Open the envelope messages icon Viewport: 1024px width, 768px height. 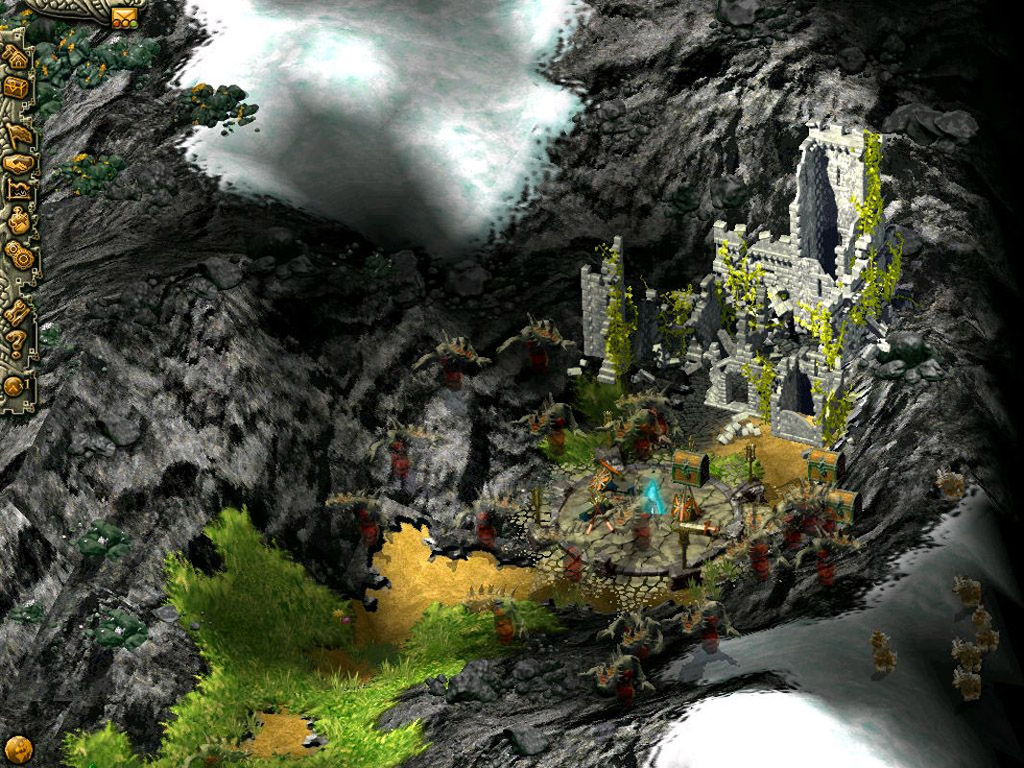125,16
